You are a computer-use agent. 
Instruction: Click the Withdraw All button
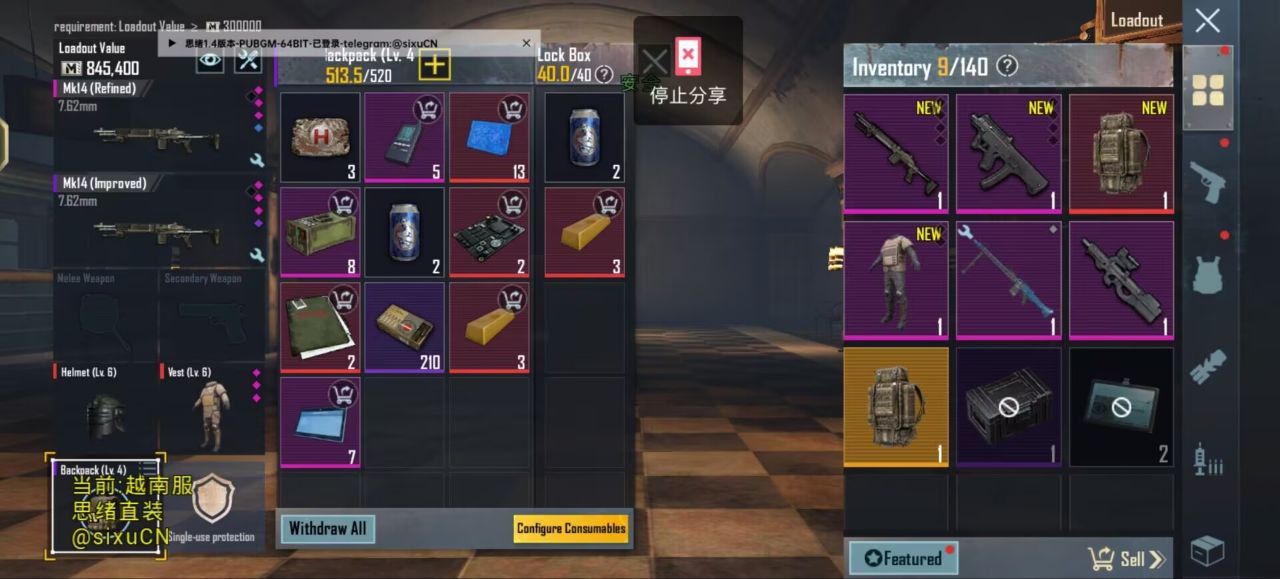tap(327, 529)
